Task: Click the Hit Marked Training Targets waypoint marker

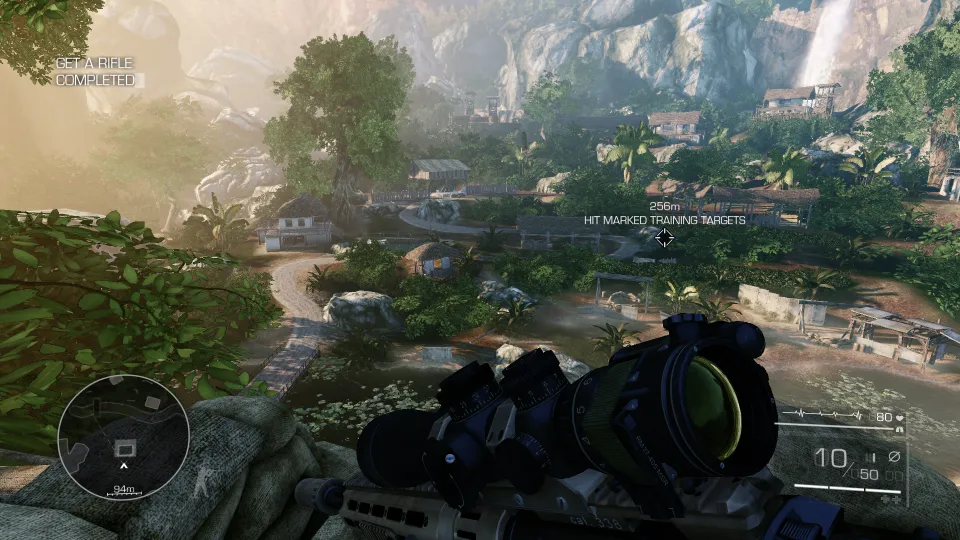Action: (663, 237)
